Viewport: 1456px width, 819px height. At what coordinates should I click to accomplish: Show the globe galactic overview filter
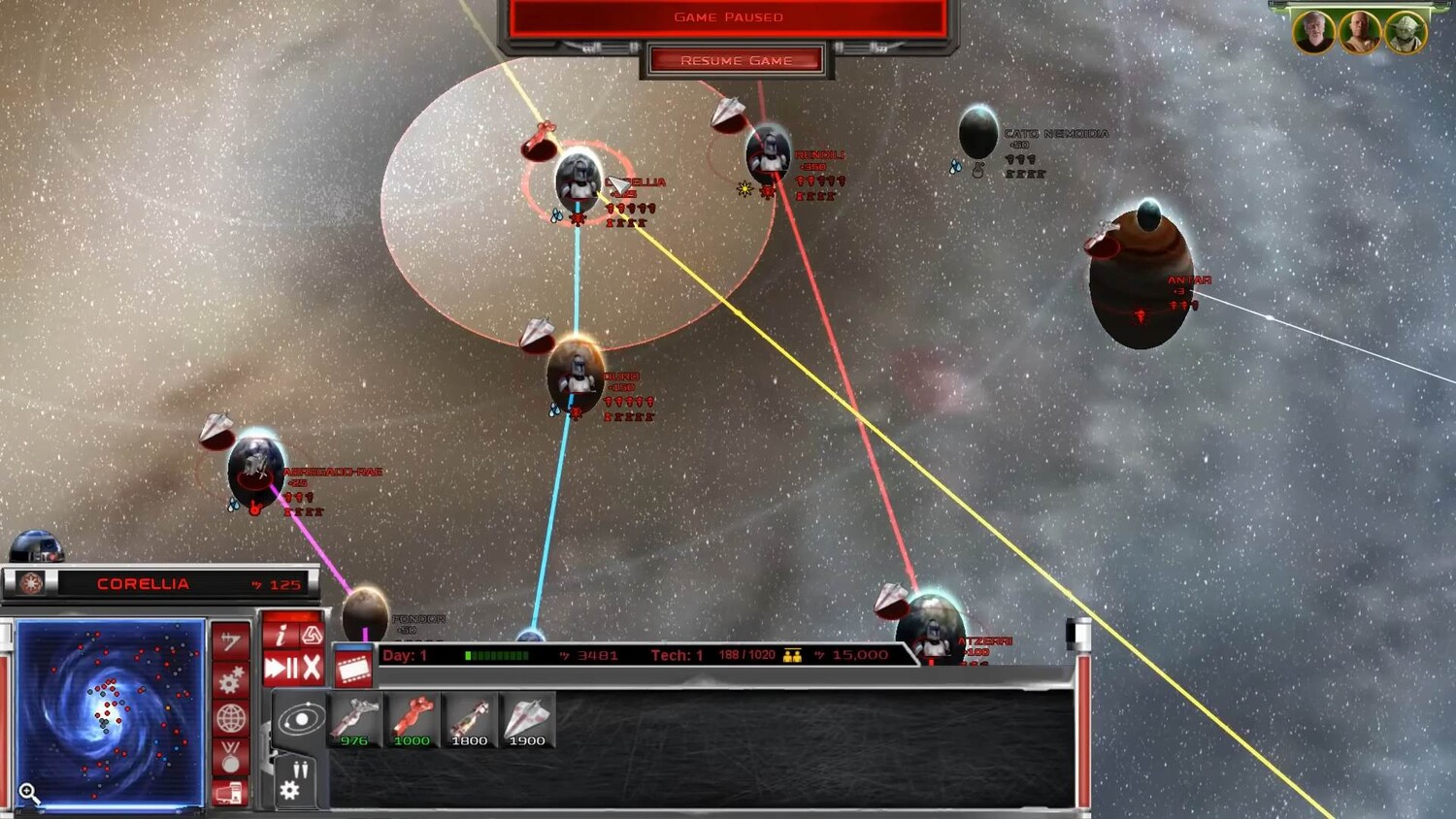click(x=230, y=719)
